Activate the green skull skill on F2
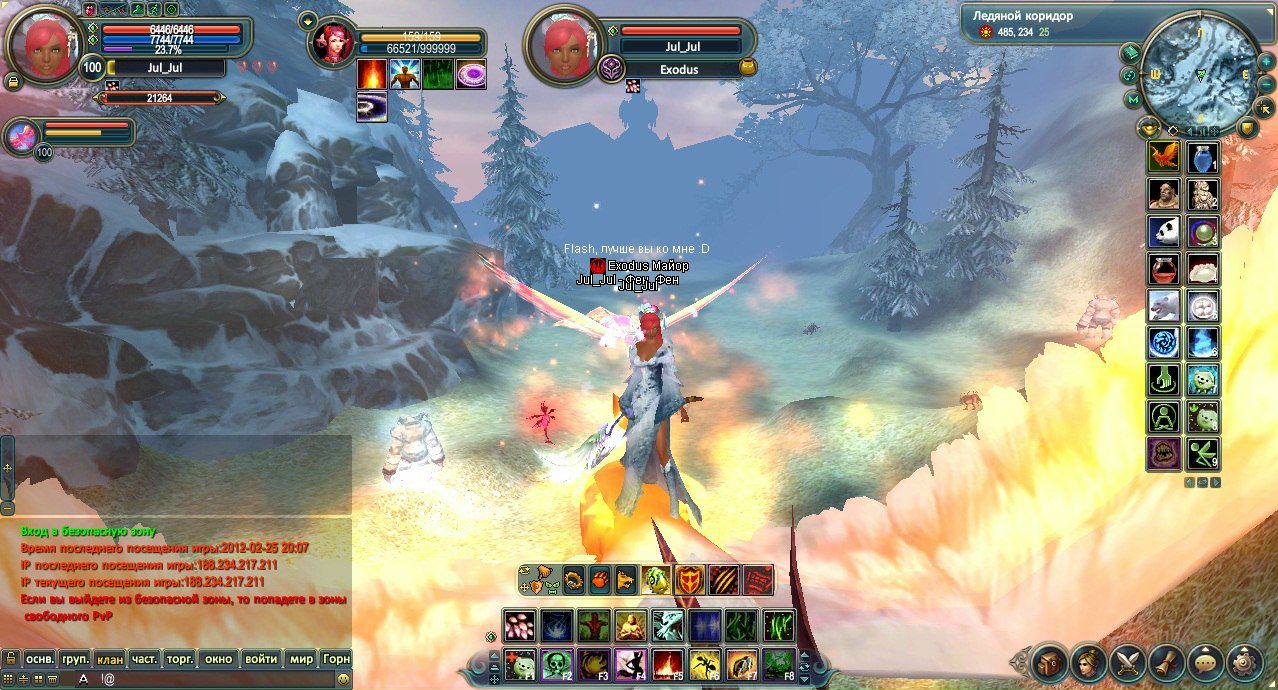This screenshot has height=690, width=1278. tap(557, 663)
